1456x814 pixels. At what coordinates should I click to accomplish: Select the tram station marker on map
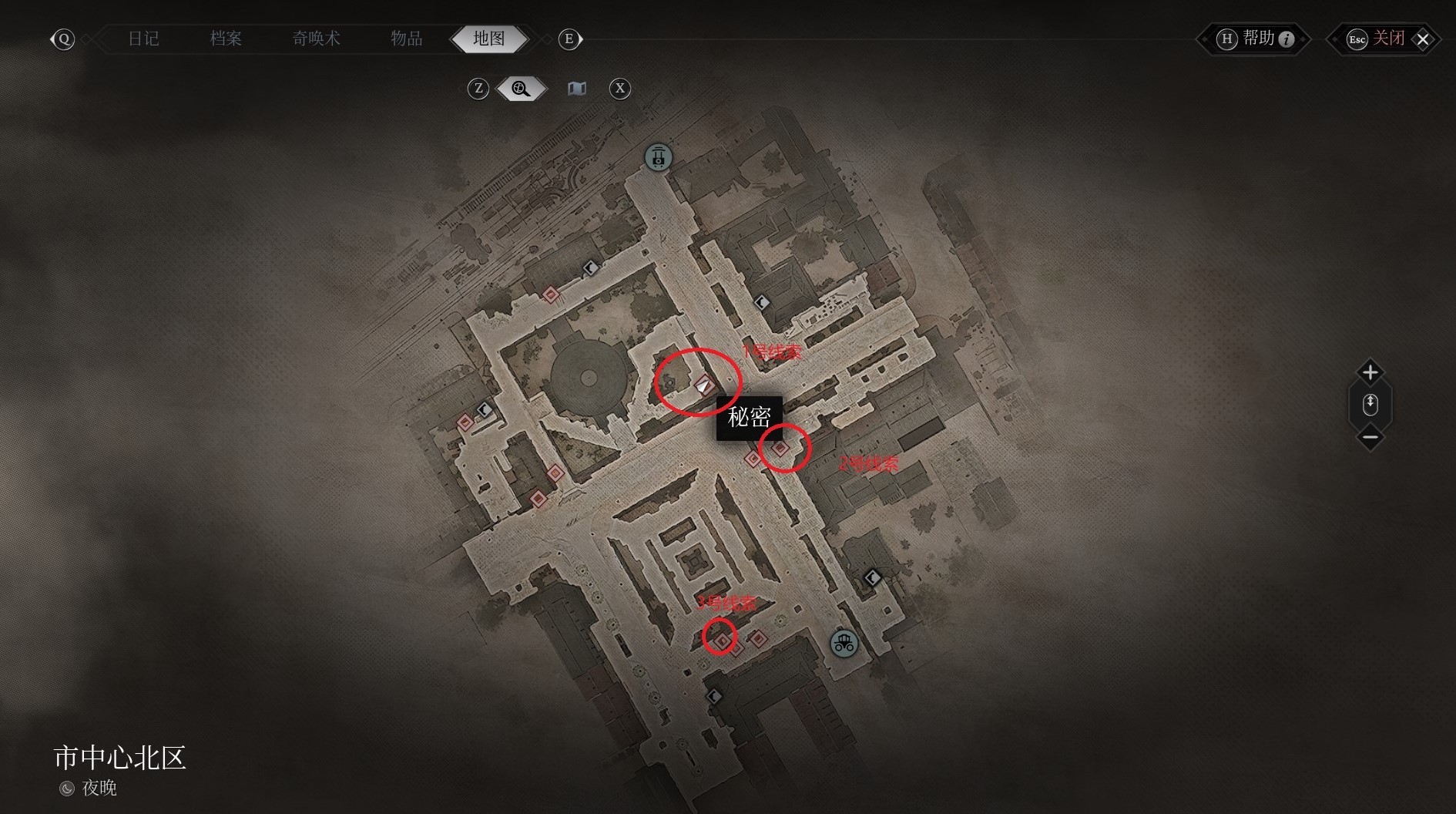coord(658,158)
